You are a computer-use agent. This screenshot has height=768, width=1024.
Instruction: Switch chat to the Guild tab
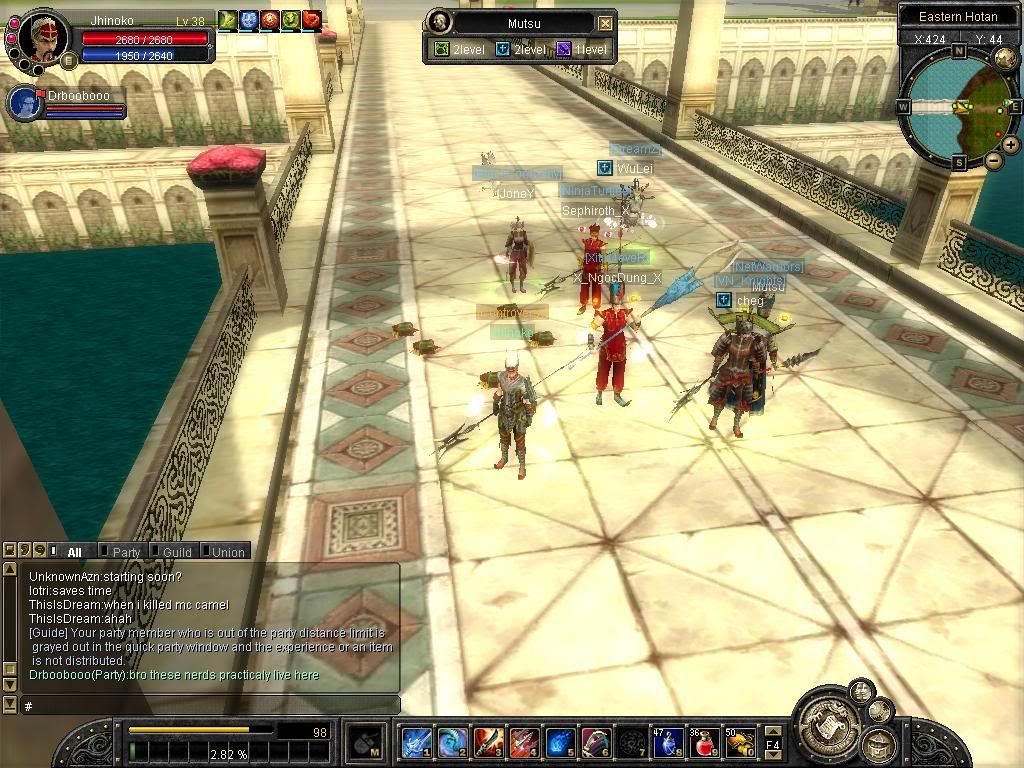tap(176, 551)
